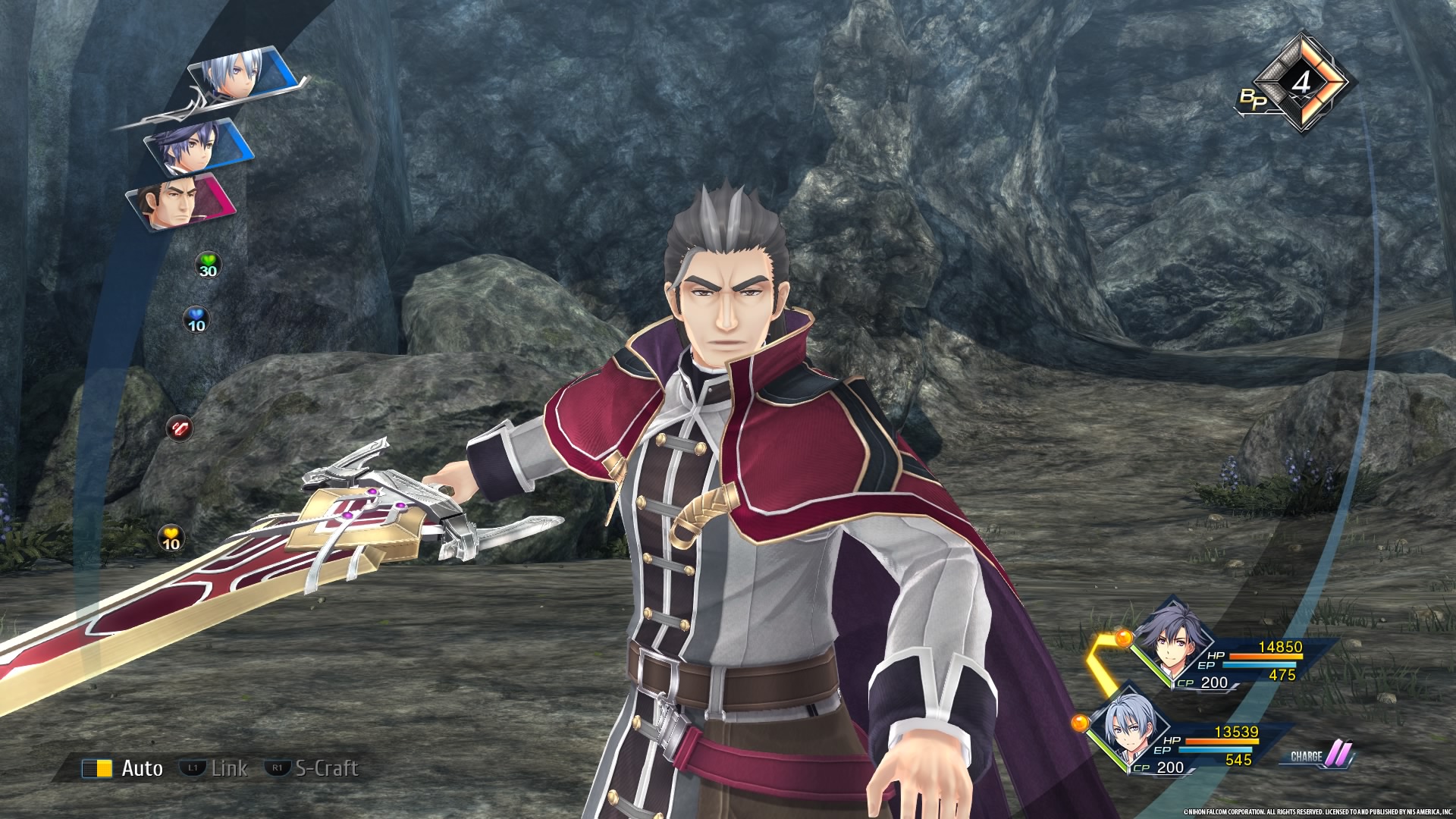
Task: Click the Charge indicator
Action: point(1317,755)
